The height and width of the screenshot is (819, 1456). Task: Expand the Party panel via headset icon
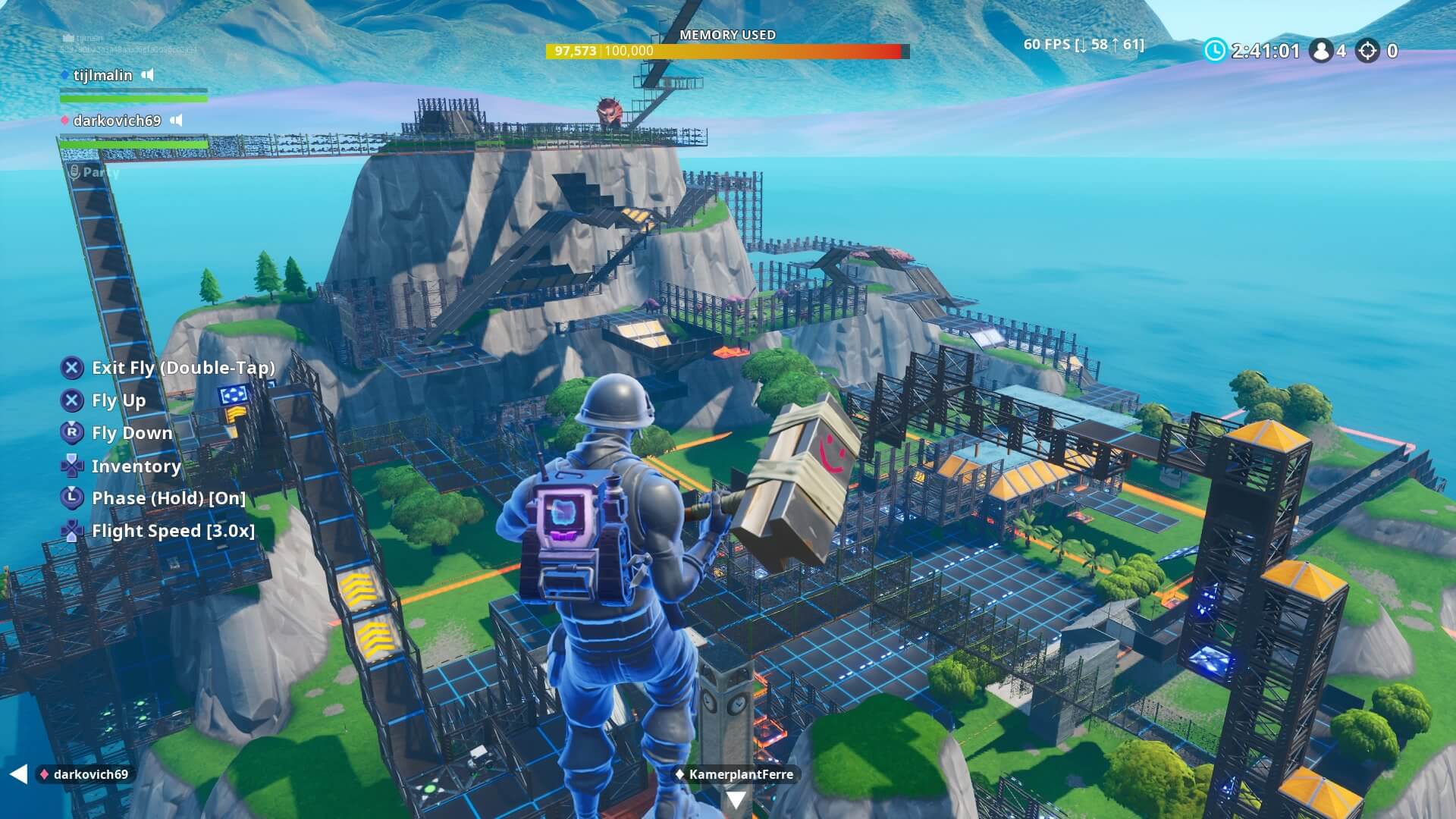[x=75, y=171]
